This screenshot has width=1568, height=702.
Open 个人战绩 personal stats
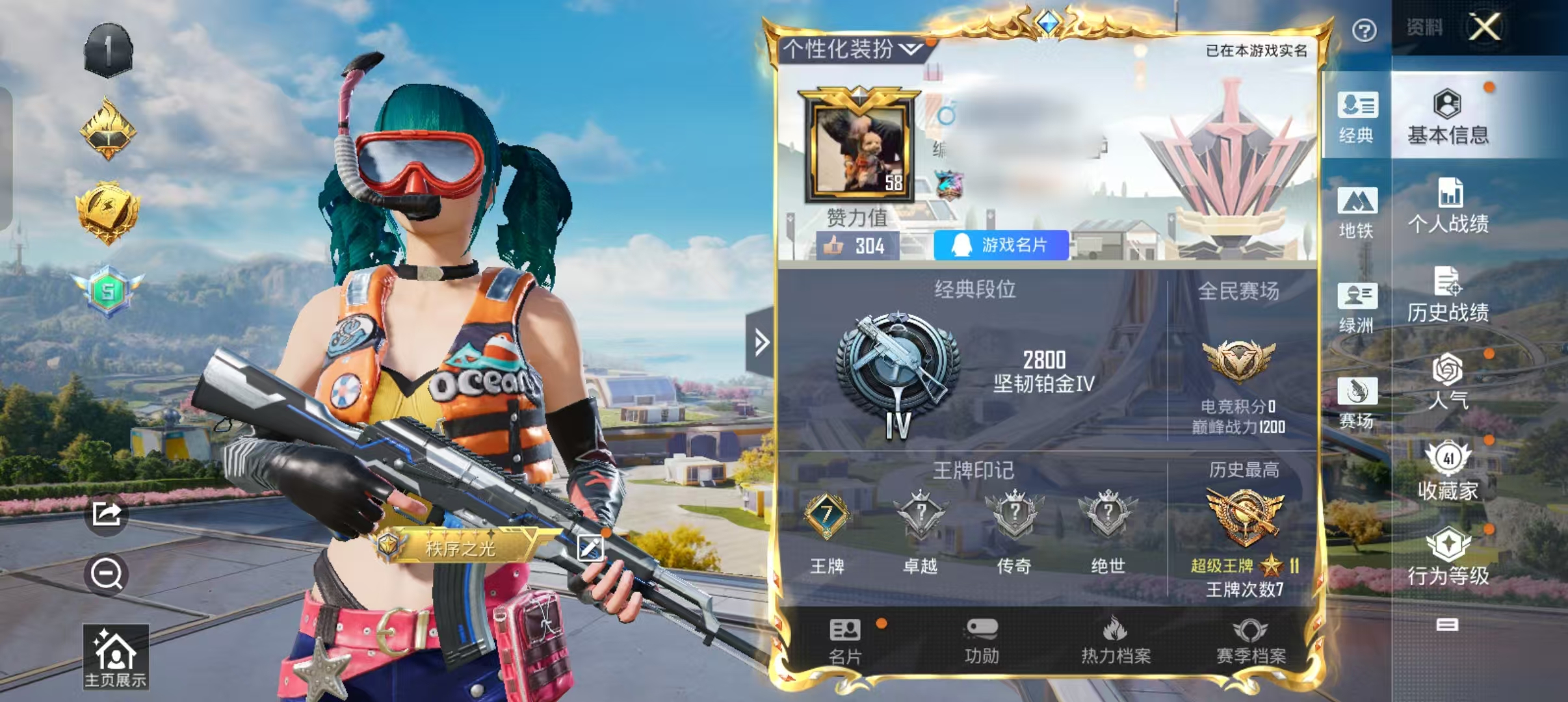(1448, 206)
